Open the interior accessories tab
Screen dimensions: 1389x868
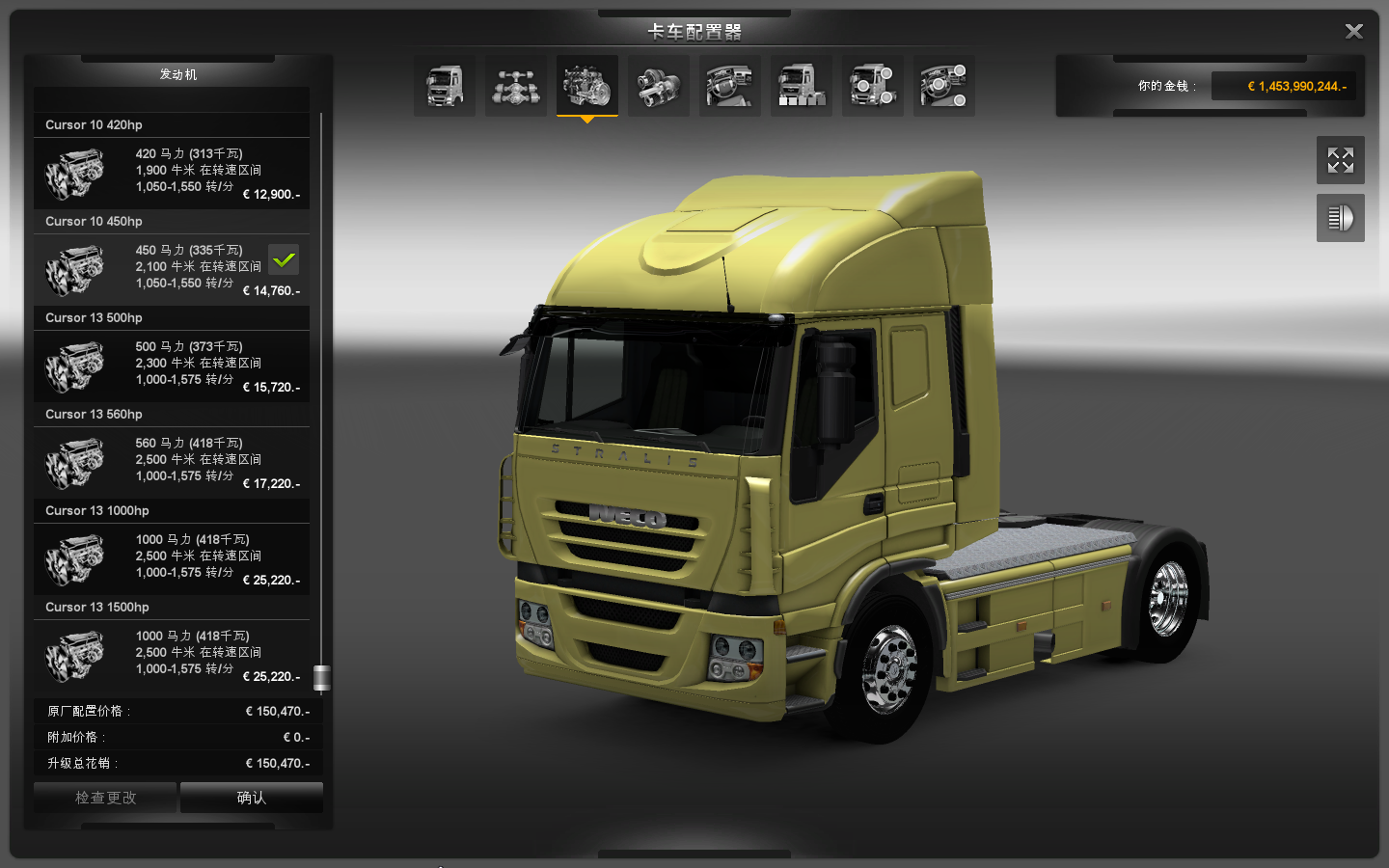[944, 86]
